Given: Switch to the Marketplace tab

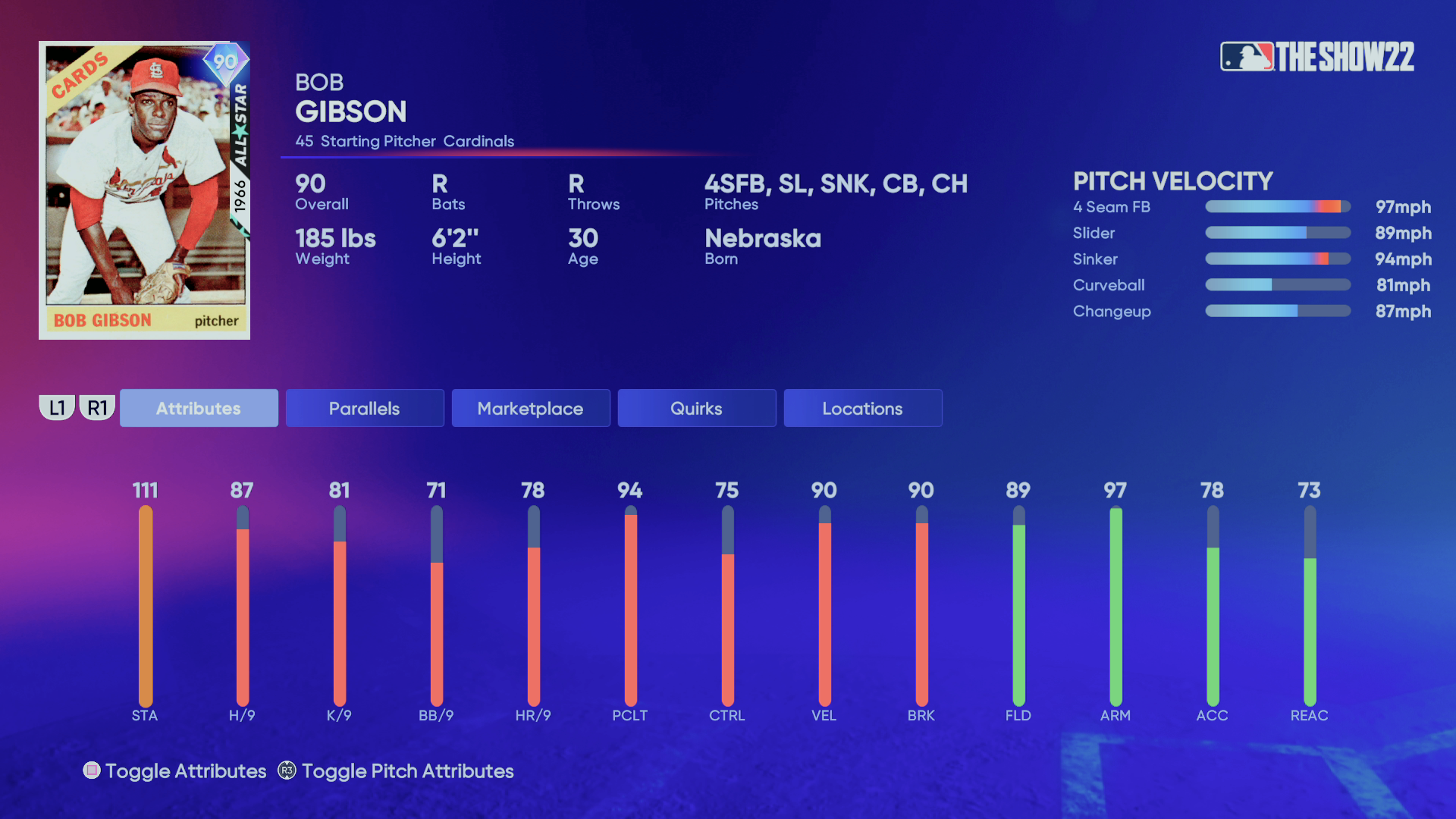Looking at the screenshot, I should (x=530, y=408).
